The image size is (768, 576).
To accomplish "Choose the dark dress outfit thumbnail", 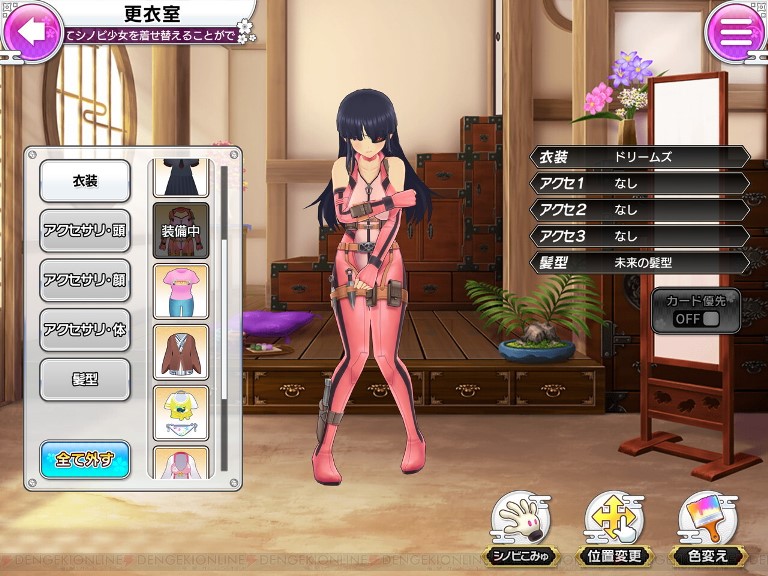I will (180, 177).
